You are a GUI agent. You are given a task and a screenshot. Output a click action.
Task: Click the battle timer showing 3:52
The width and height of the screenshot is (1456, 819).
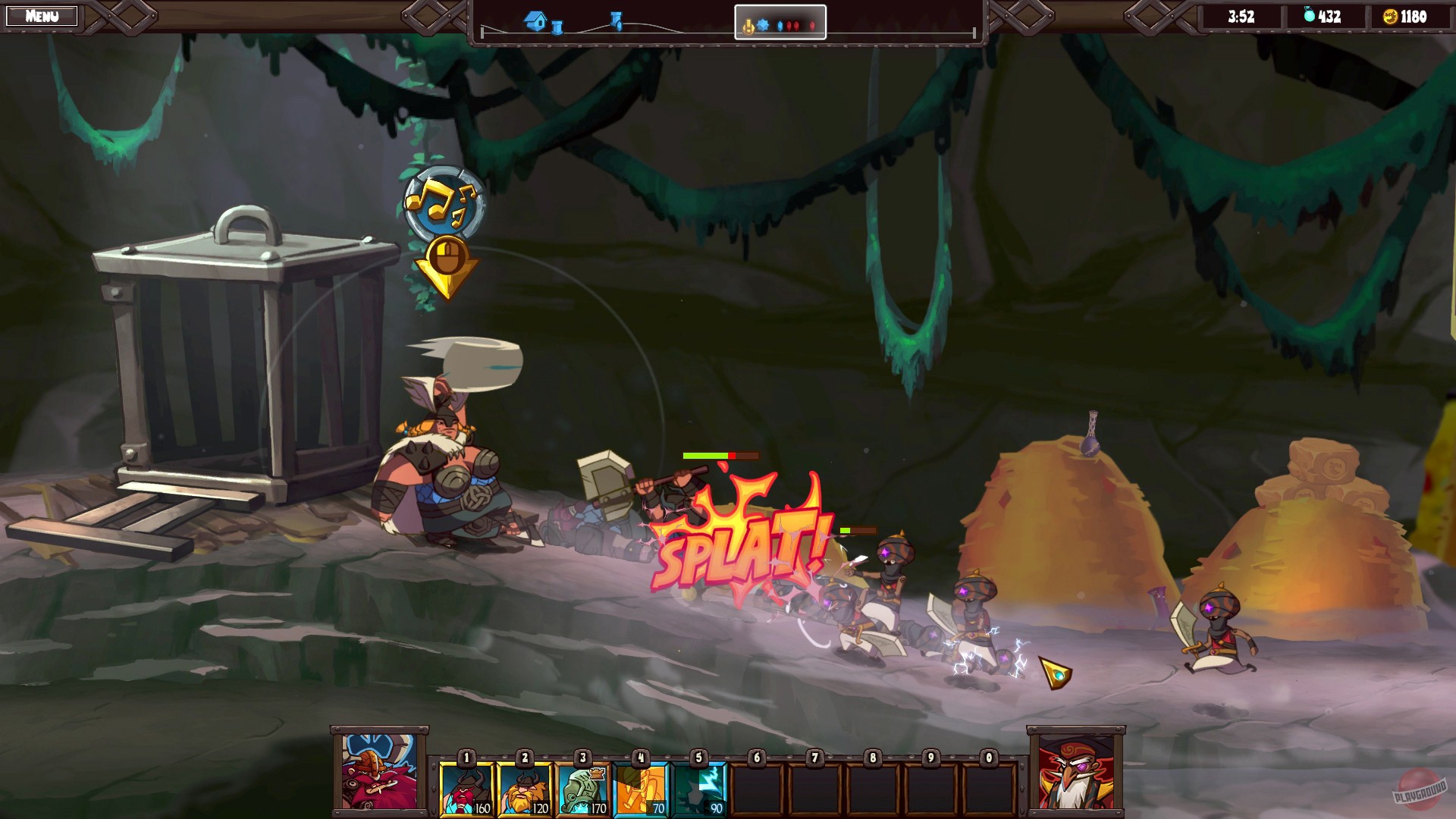[x=1242, y=17]
